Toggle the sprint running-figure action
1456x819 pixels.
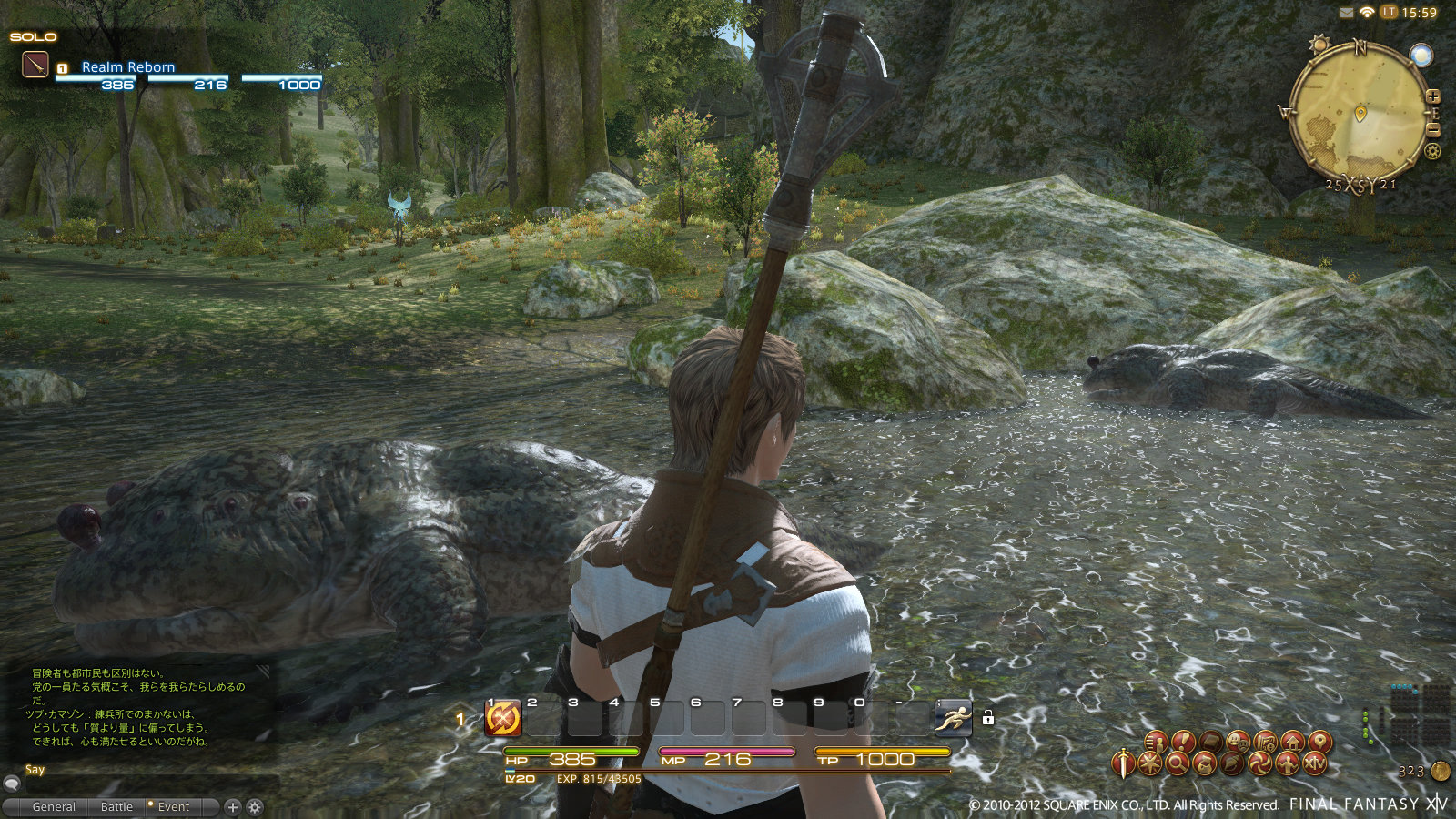point(953,719)
